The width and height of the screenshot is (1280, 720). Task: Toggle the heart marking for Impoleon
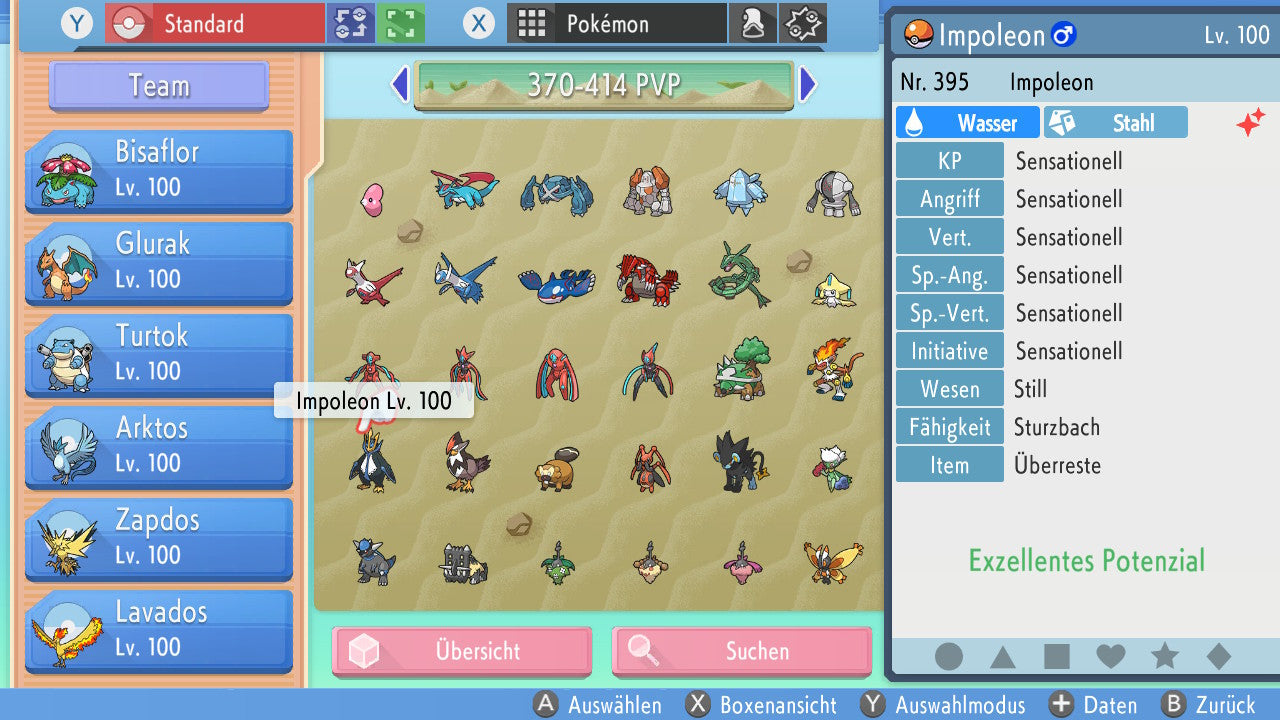(1110, 657)
